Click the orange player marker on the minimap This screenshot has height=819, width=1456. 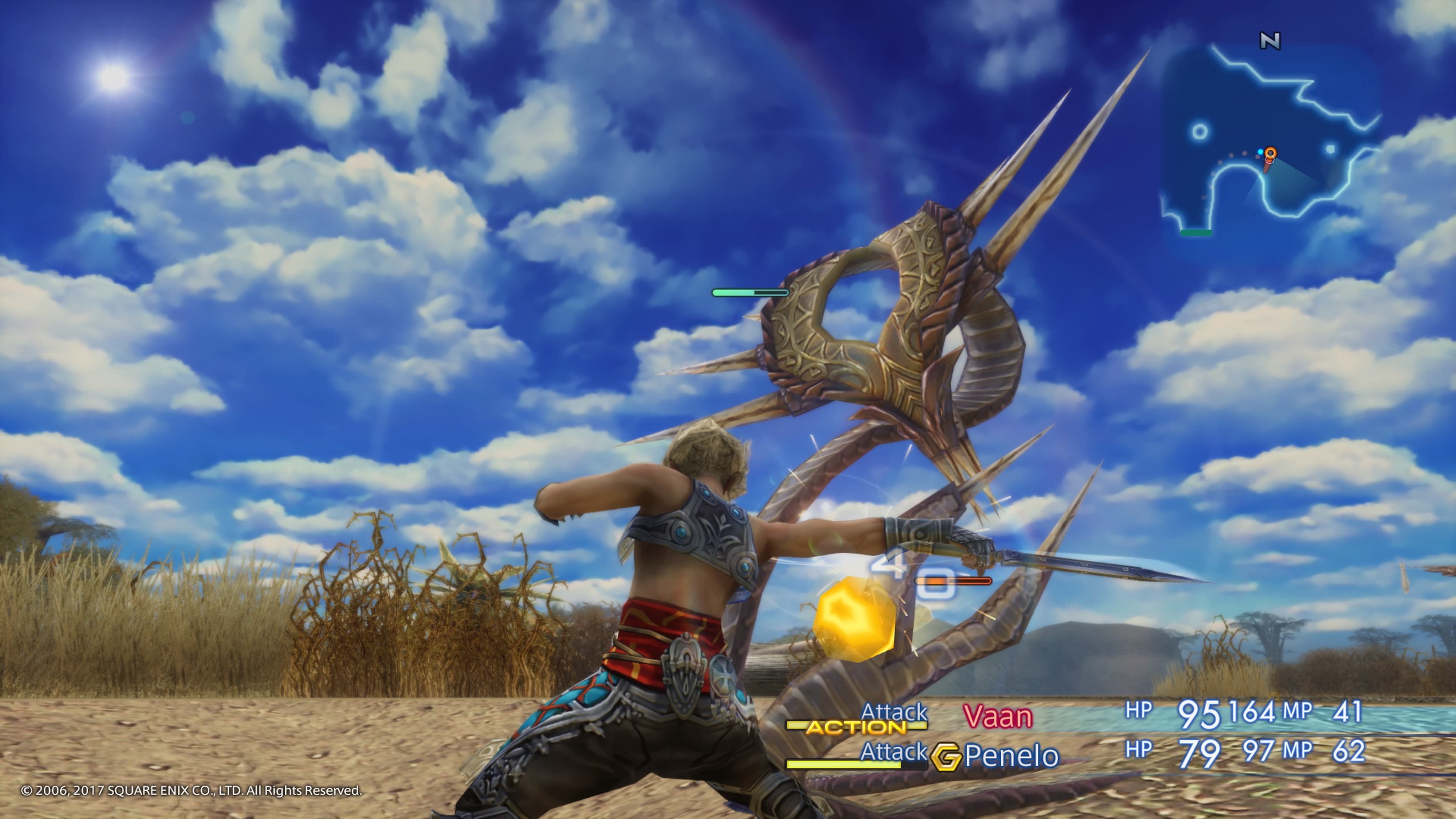1270,154
